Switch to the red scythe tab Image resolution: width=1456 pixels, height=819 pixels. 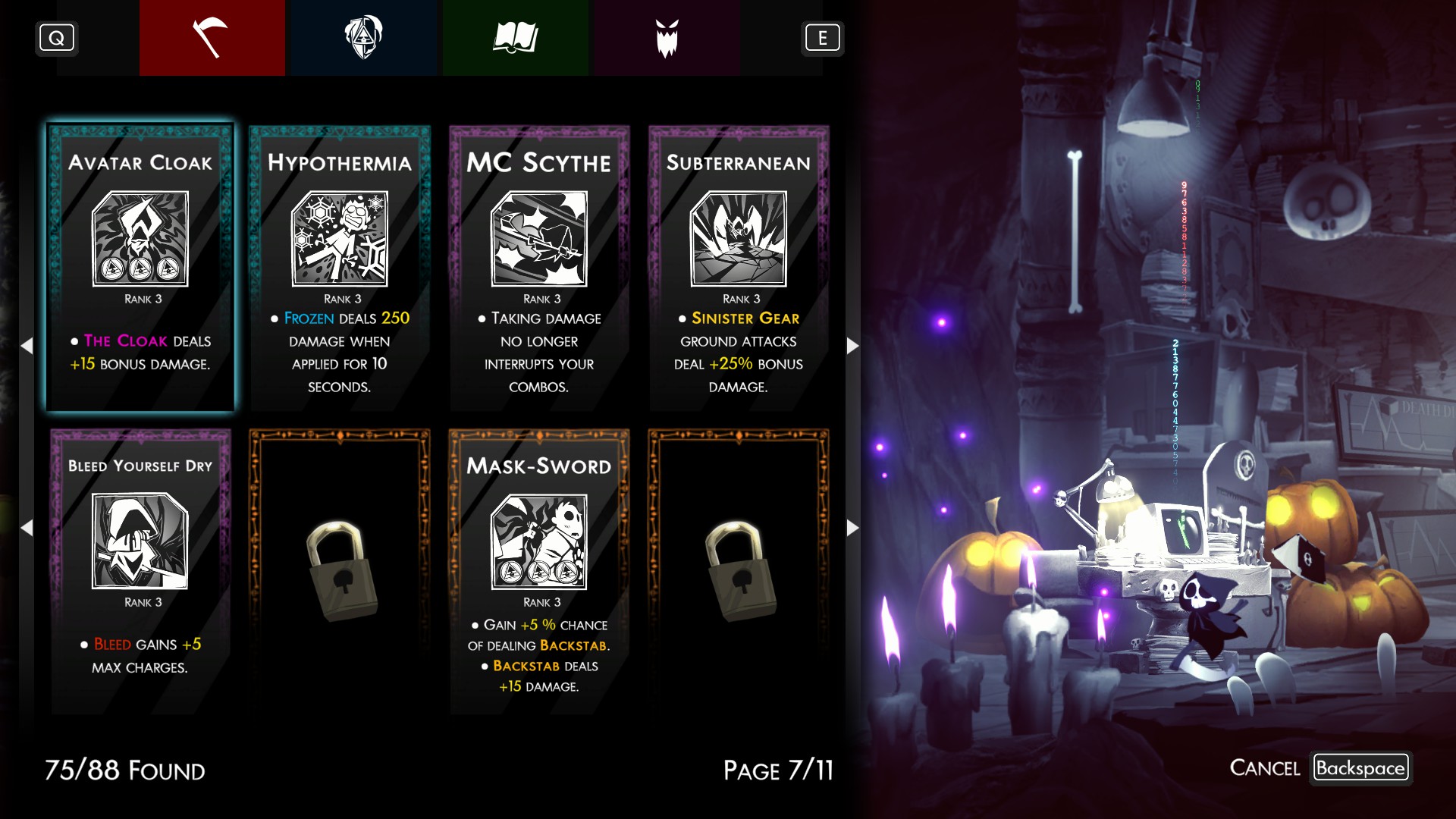(212, 38)
